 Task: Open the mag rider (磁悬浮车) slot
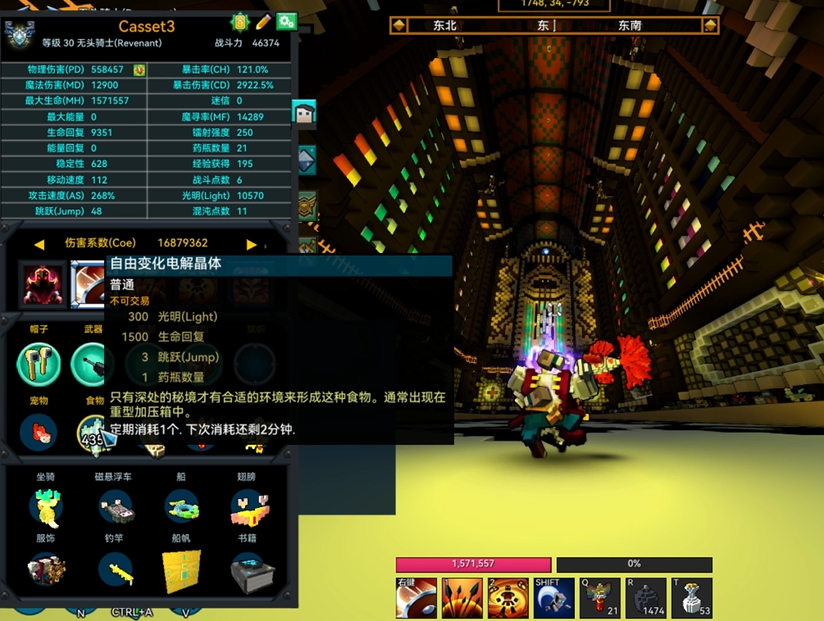pos(116,507)
